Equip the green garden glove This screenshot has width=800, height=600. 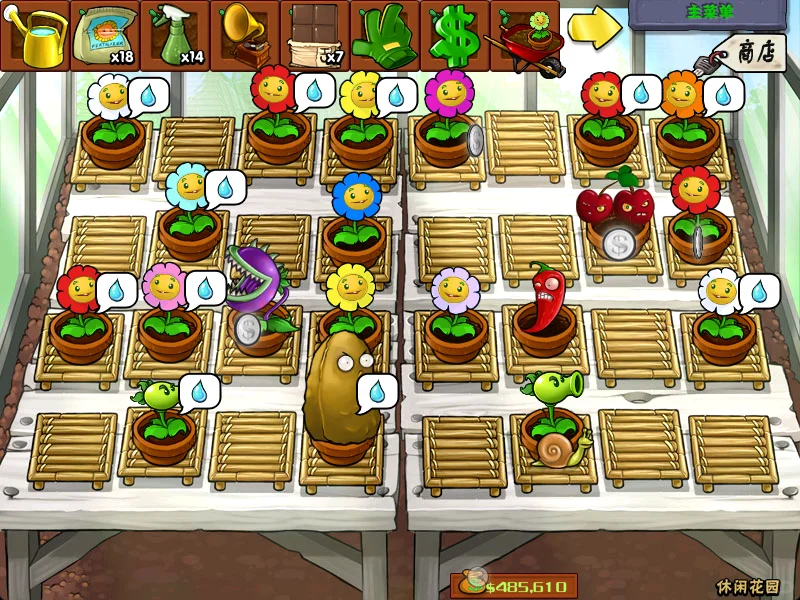pyautogui.click(x=385, y=34)
